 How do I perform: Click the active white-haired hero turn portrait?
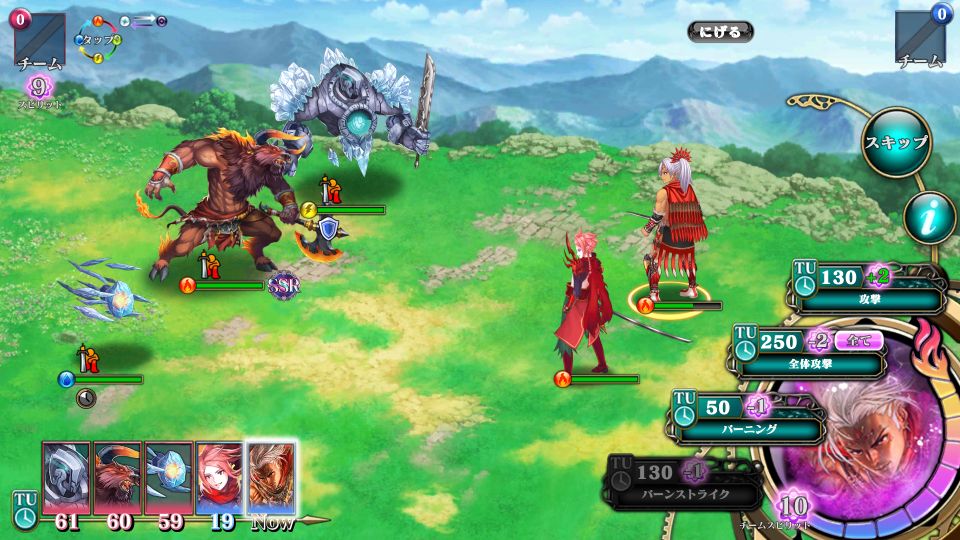(x=272, y=477)
